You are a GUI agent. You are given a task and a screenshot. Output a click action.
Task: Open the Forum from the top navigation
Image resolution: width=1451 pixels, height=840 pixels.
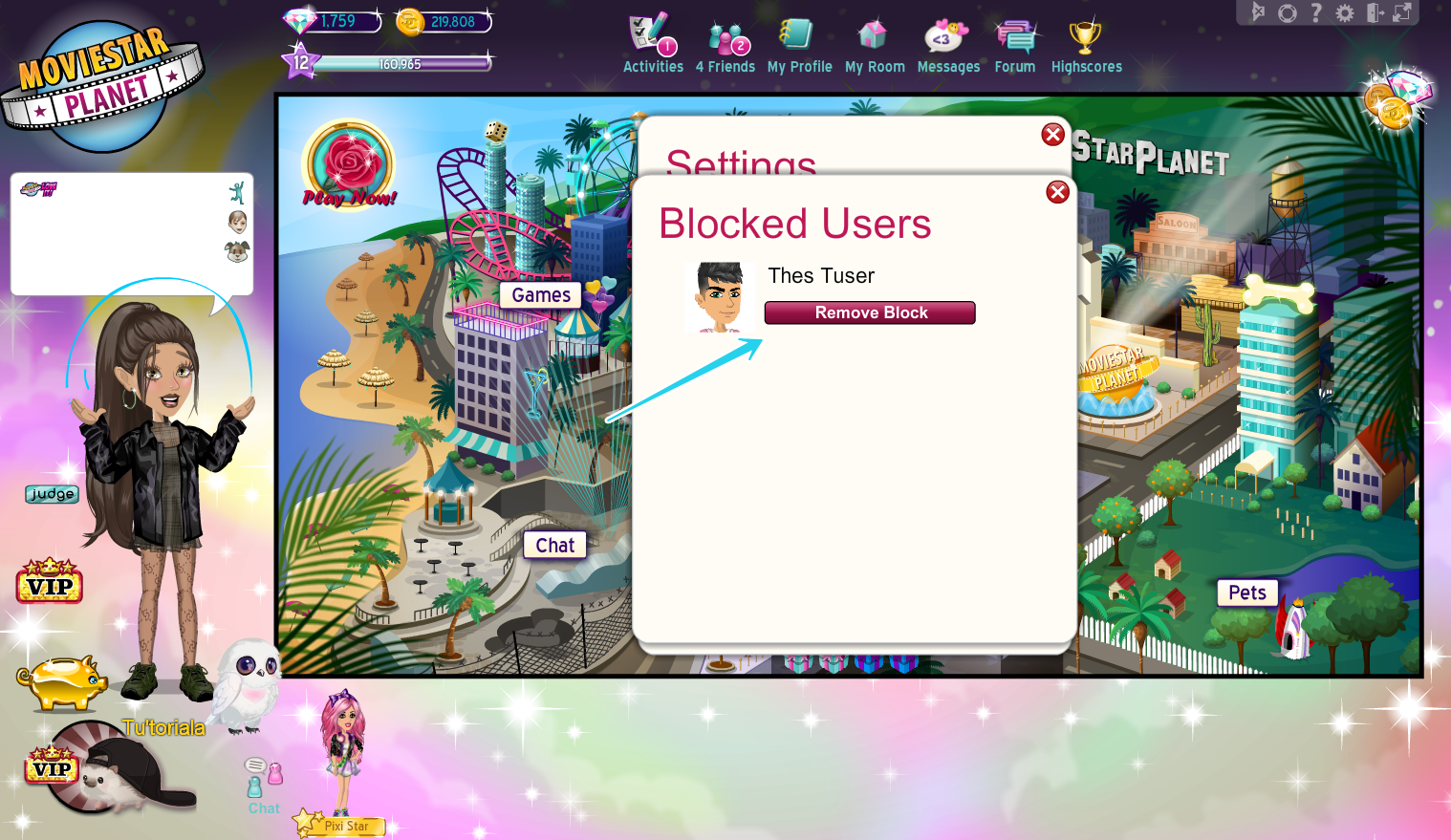point(1014,40)
